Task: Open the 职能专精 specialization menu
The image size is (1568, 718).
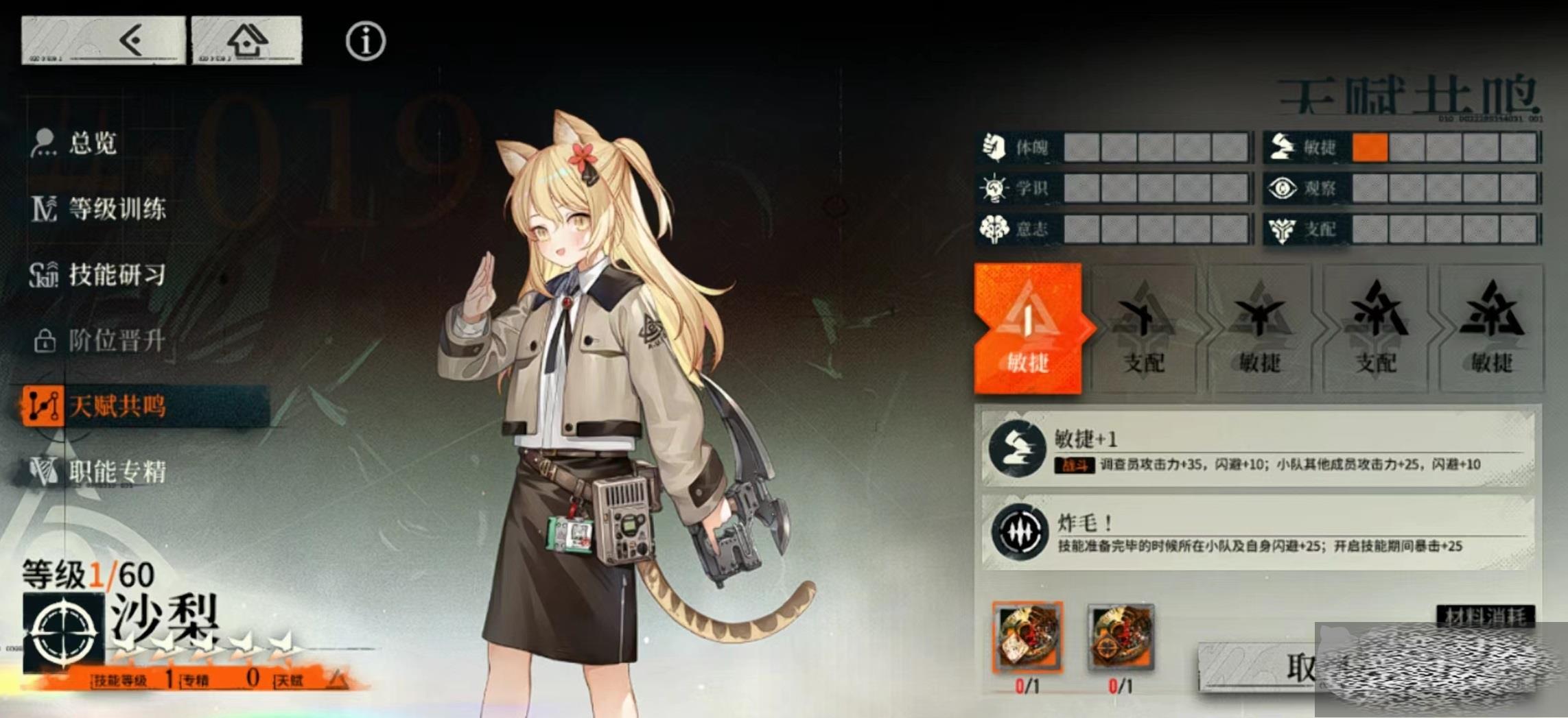Action: (x=117, y=472)
